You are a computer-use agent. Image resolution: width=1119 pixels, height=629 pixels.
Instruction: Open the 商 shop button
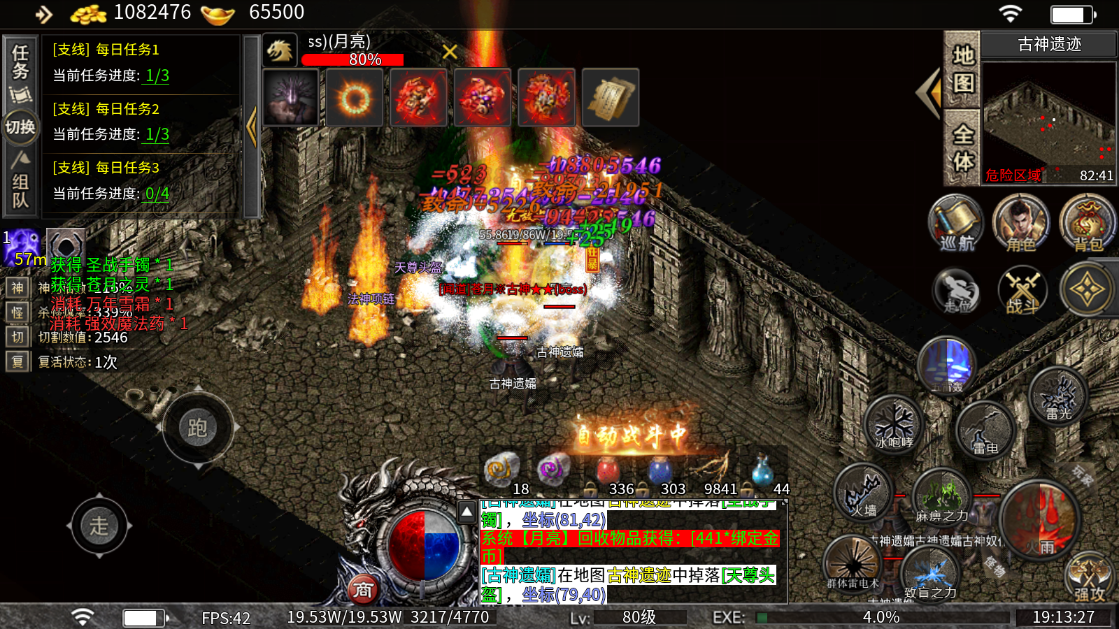tap(362, 589)
